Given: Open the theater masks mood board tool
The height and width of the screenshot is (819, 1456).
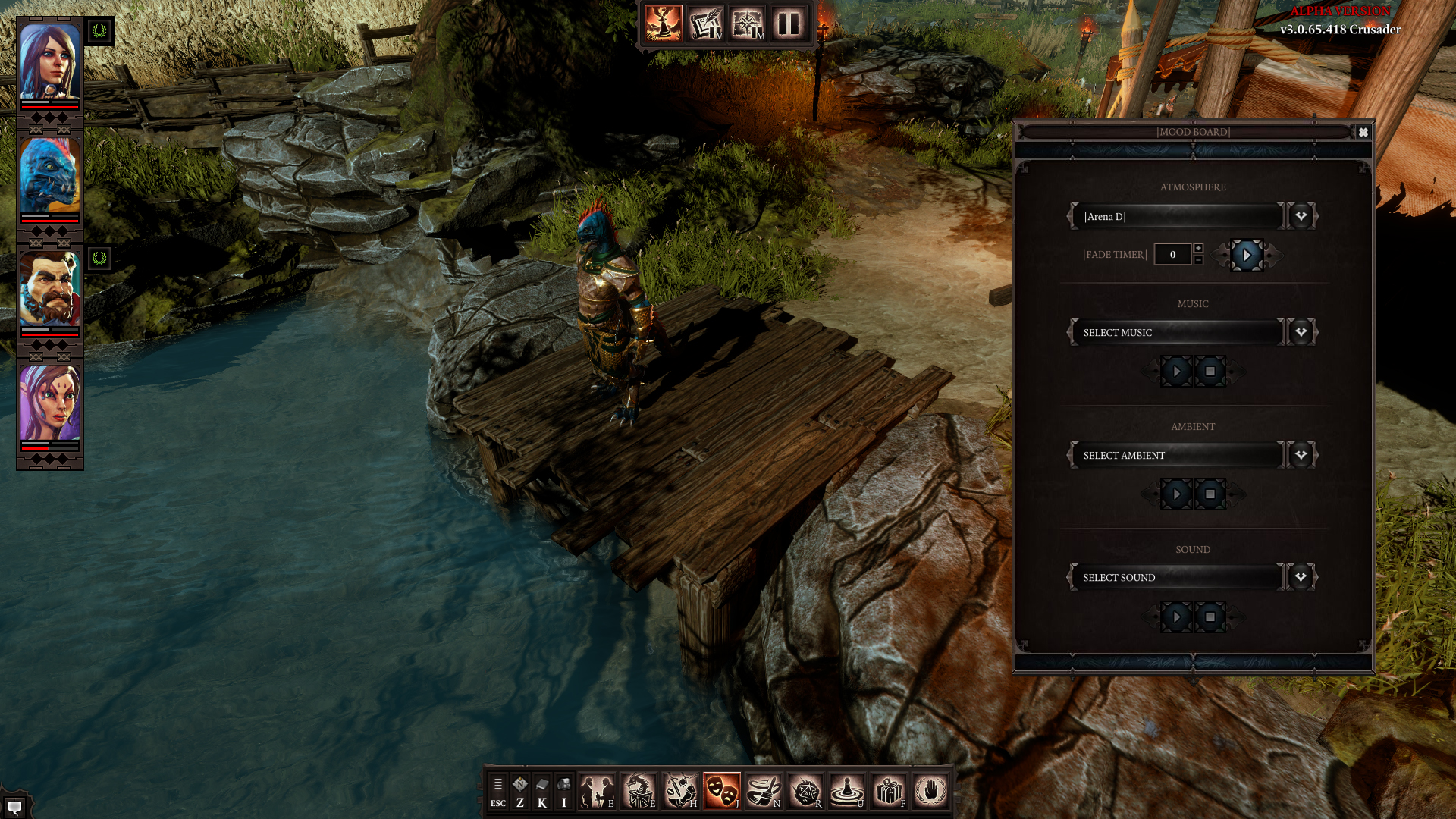Looking at the screenshot, I should click(721, 791).
